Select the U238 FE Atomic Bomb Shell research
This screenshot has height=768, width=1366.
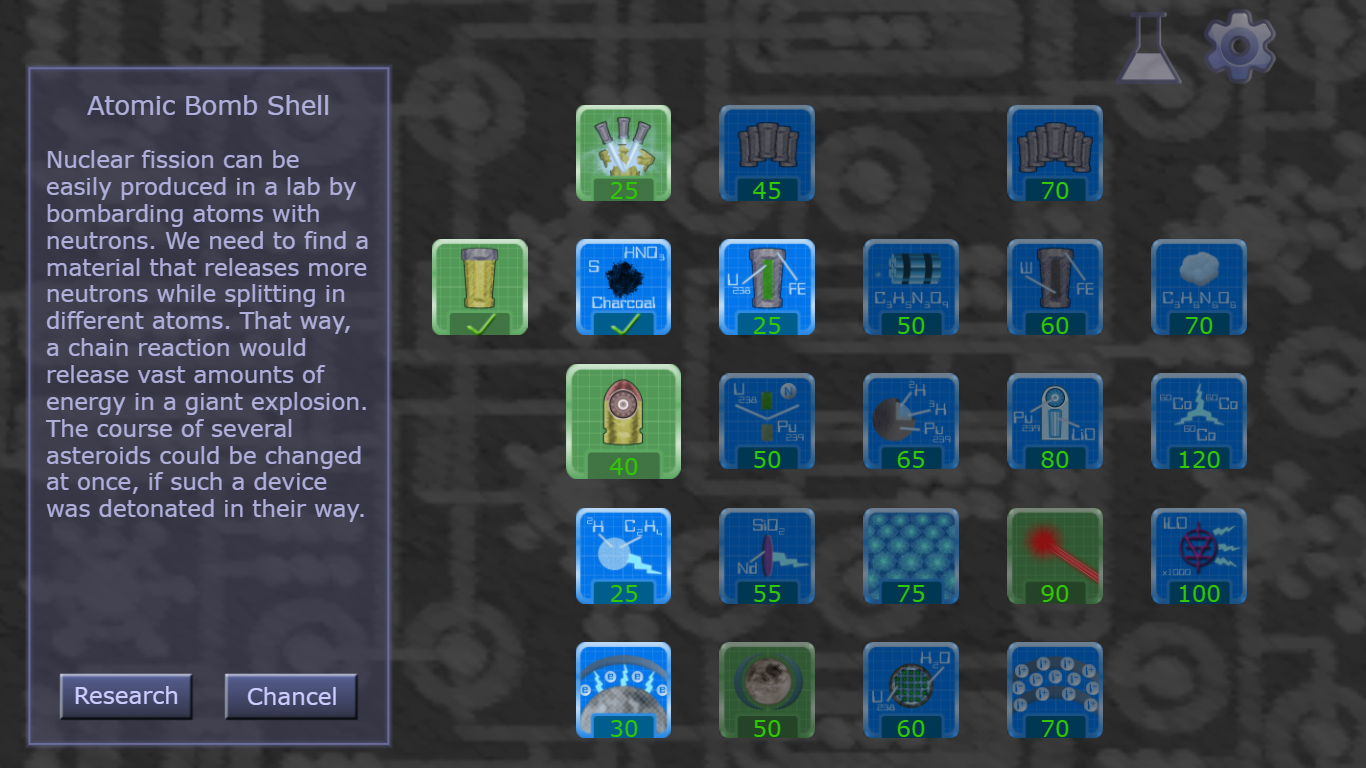coord(766,288)
